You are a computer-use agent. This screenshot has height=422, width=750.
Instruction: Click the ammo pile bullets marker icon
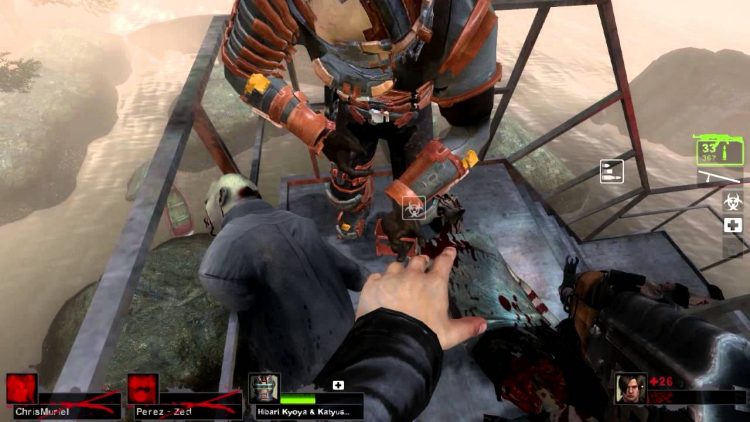point(611,171)
